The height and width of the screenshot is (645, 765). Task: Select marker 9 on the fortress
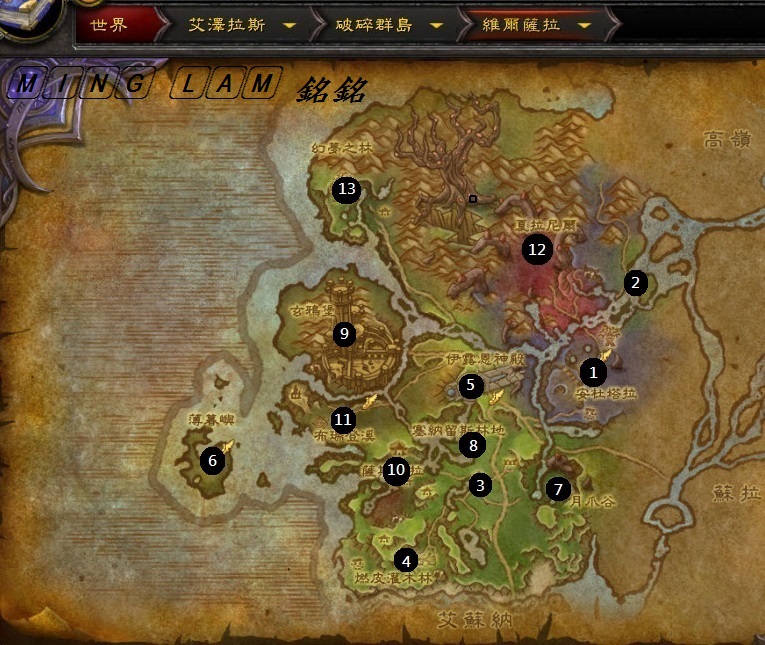pyautogui.click(x=345, y=334)
